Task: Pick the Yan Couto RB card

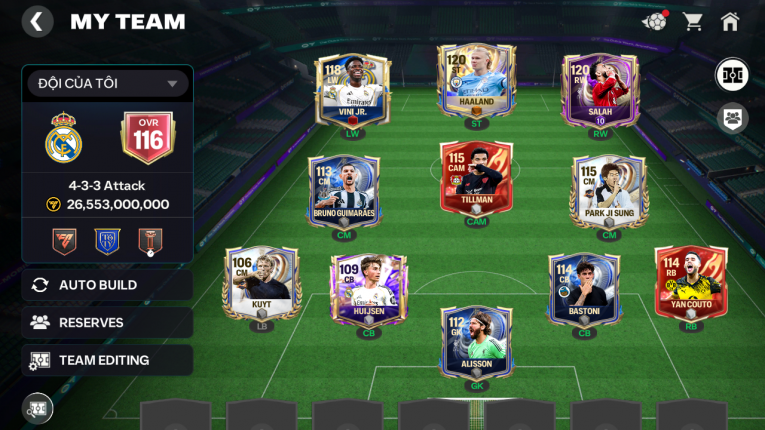Action: [691, 283]
